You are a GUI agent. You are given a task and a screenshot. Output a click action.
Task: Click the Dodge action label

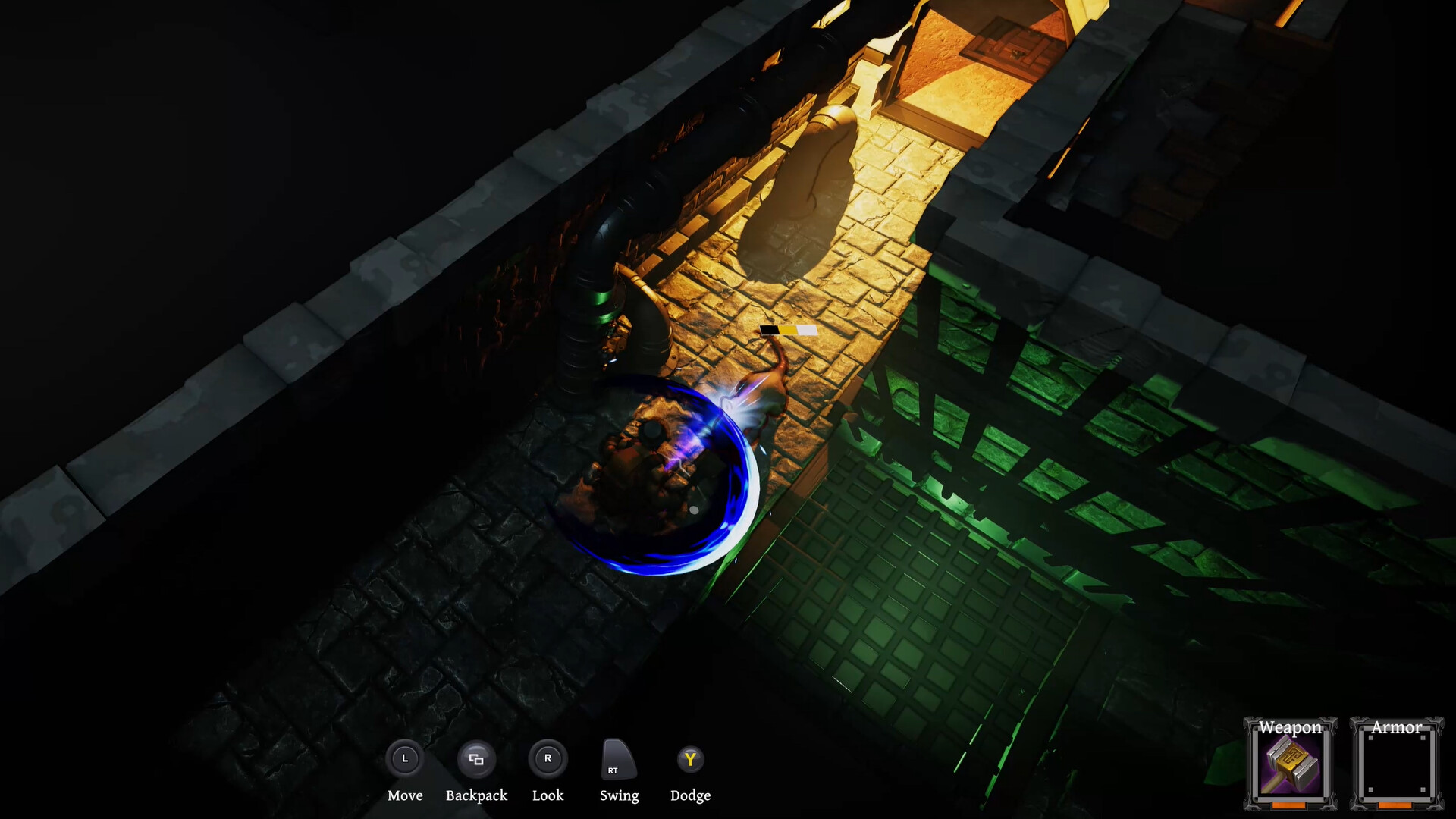point(690,795)
